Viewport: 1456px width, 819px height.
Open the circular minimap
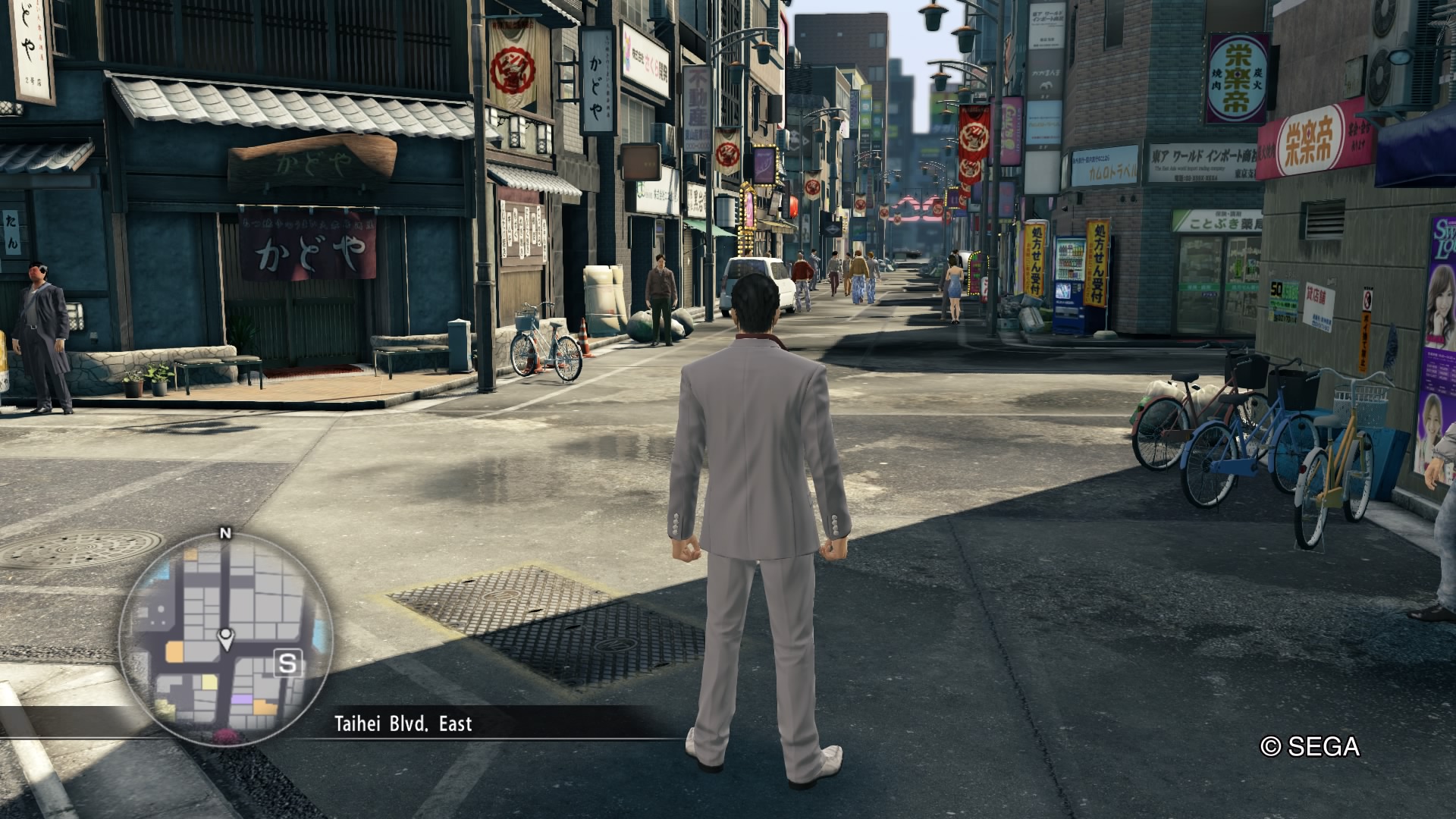225,637
